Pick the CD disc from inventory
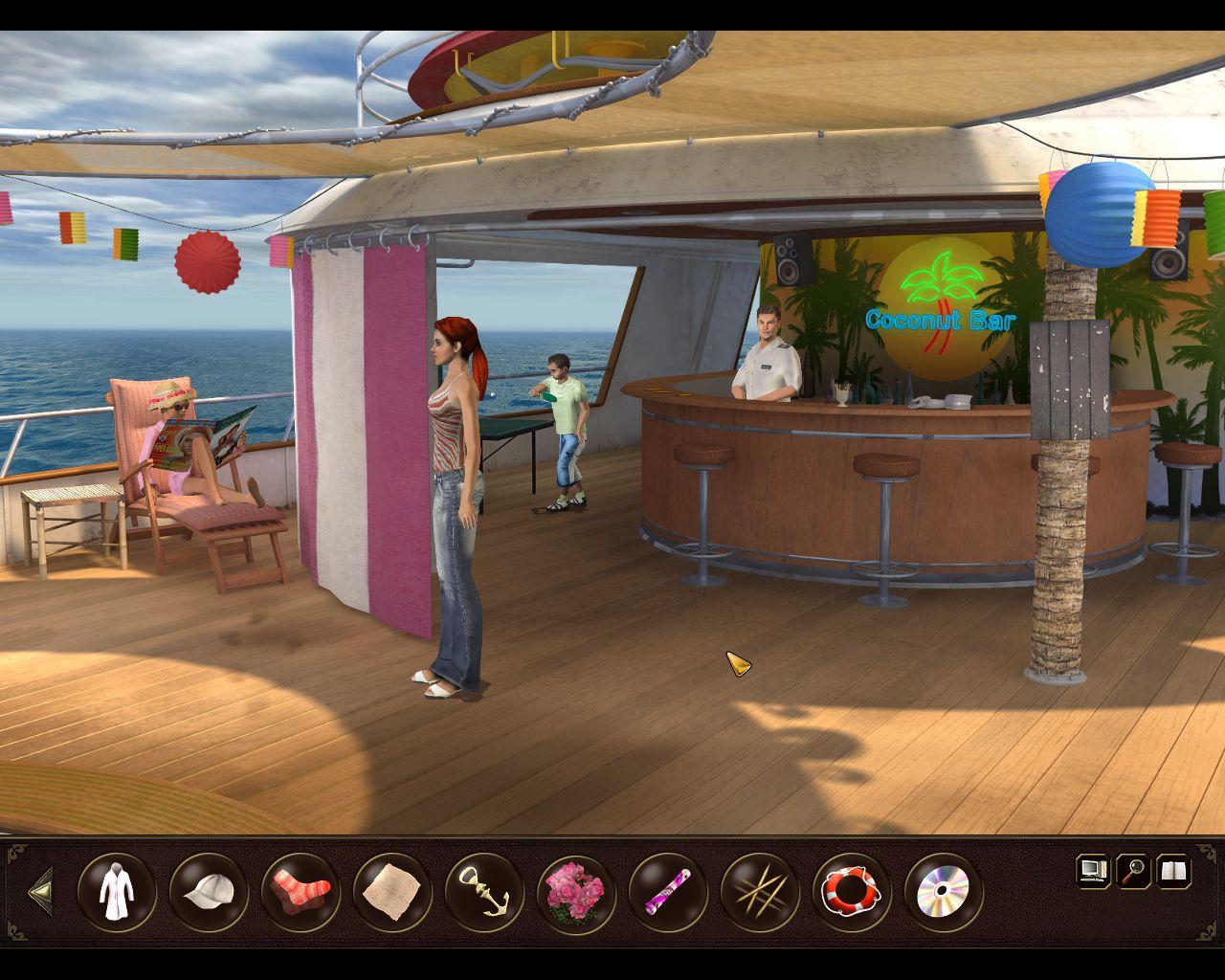 point(943,892)
